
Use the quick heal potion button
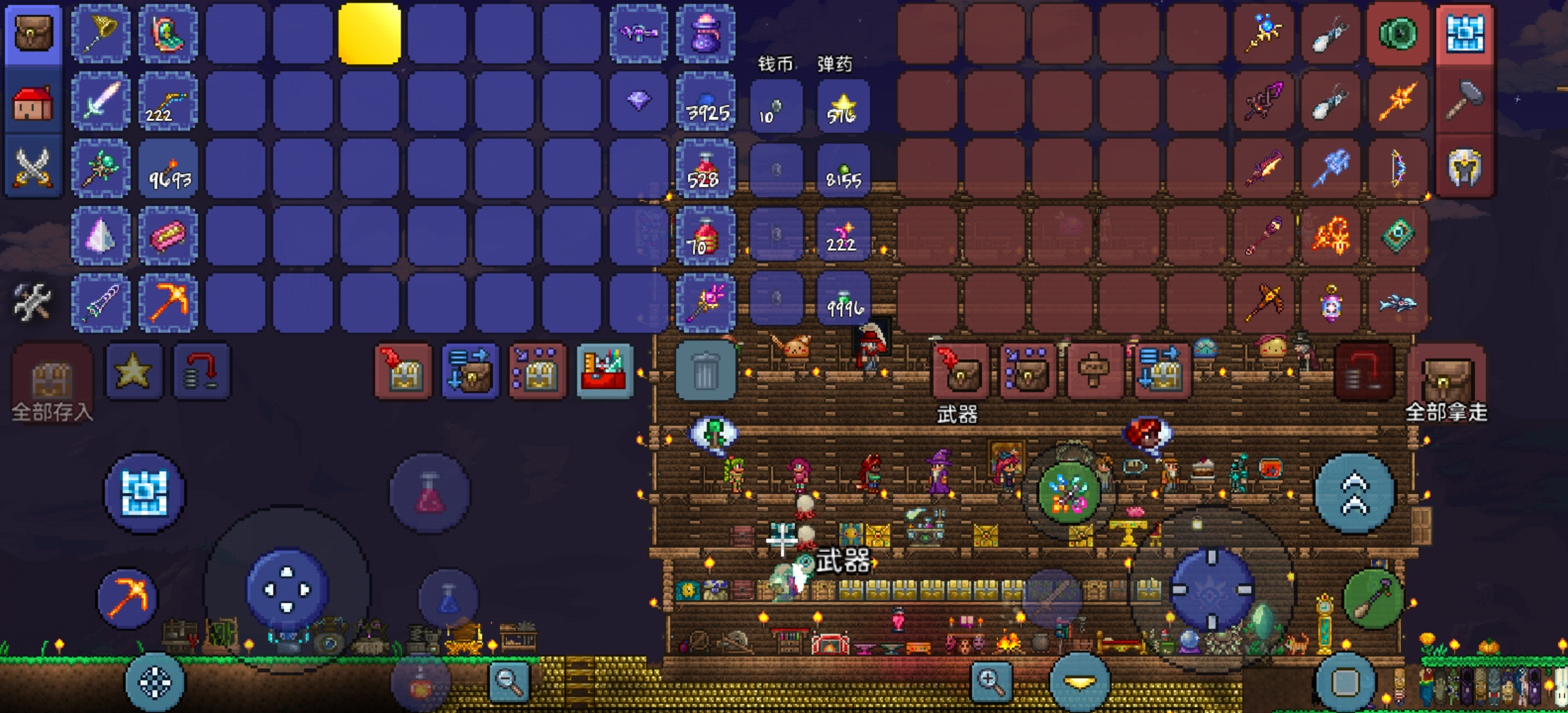click(x=430, y=492)
